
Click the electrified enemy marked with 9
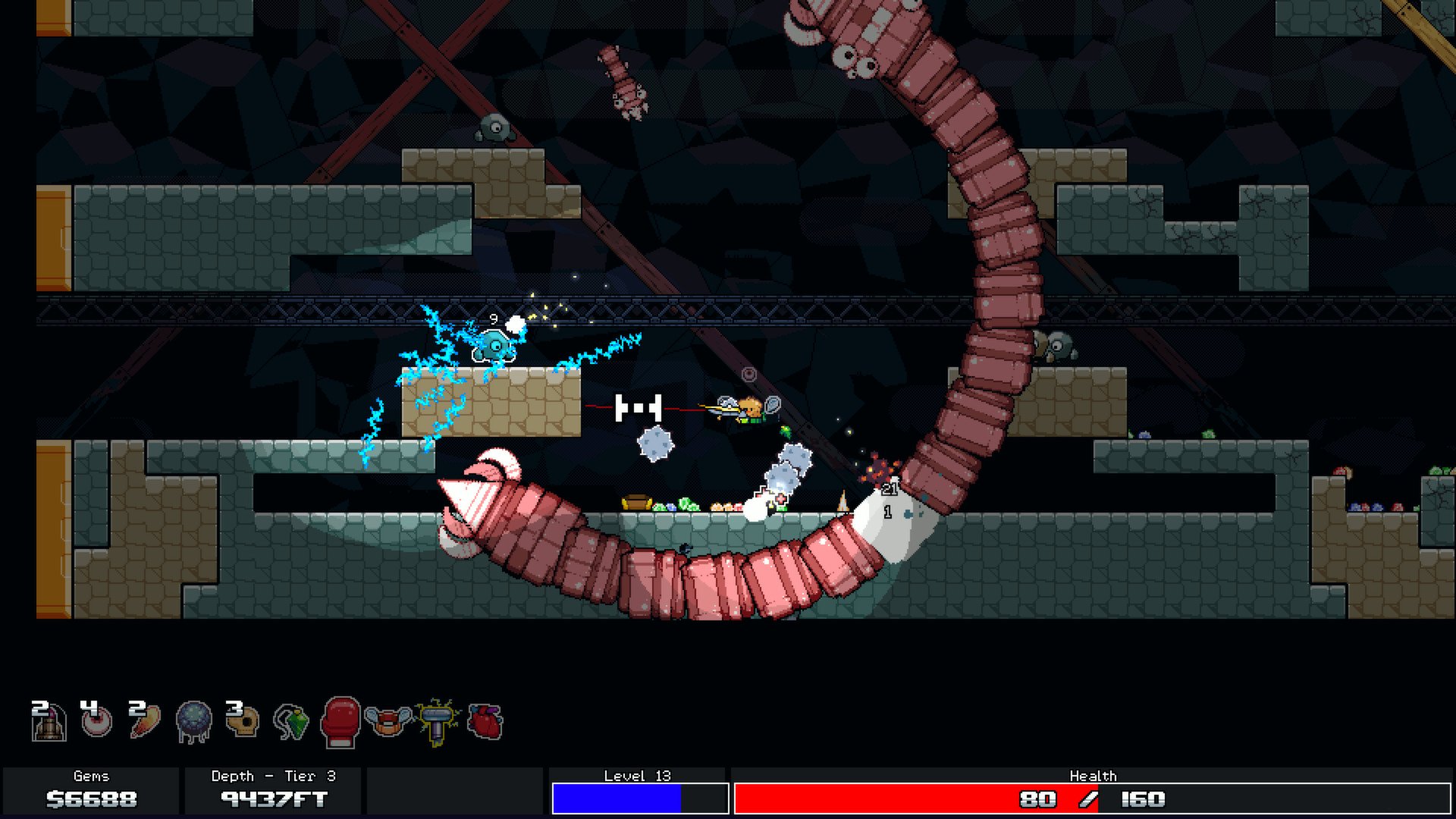494,345
